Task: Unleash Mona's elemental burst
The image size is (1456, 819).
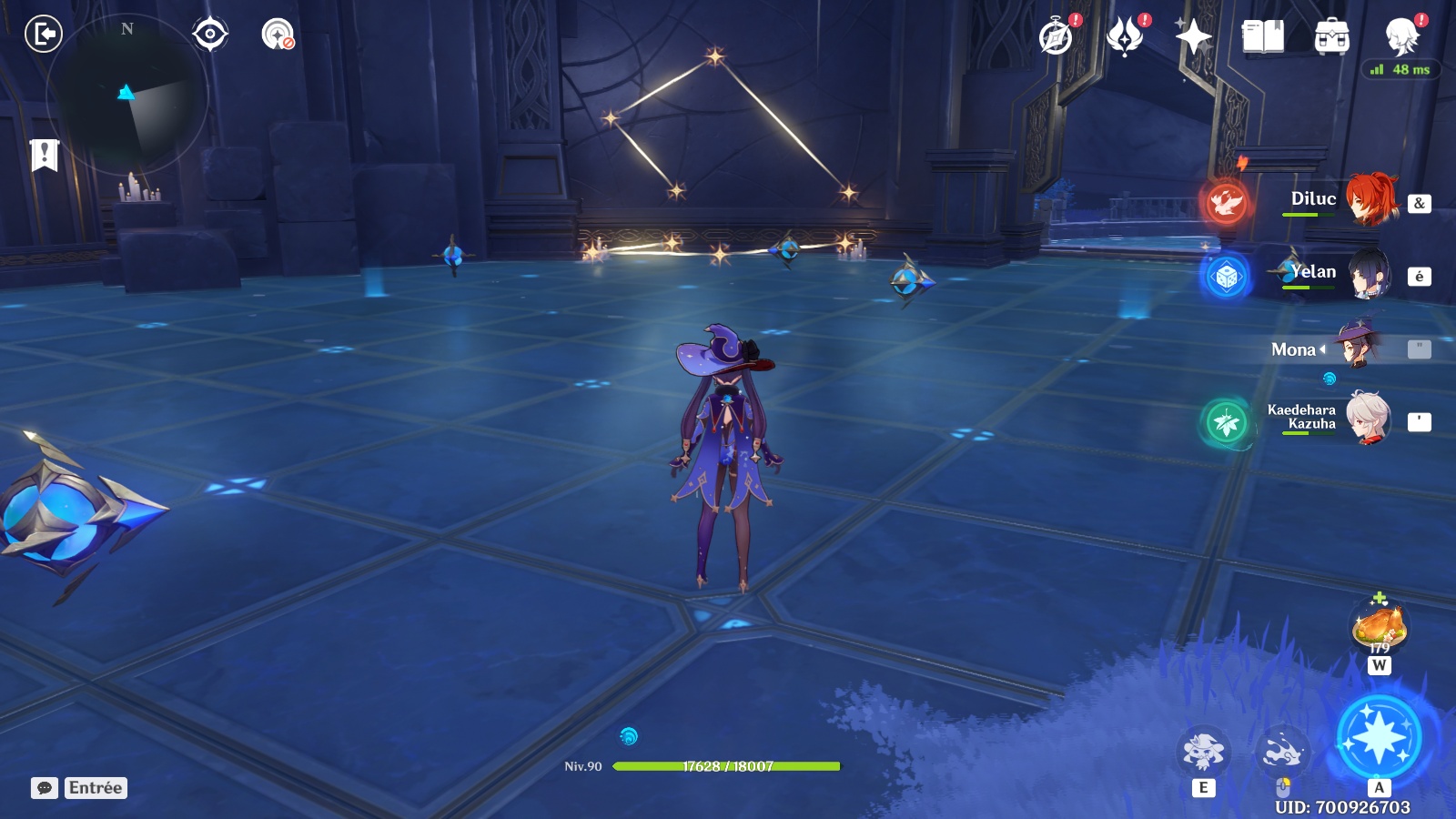Action: [1379, 737]
